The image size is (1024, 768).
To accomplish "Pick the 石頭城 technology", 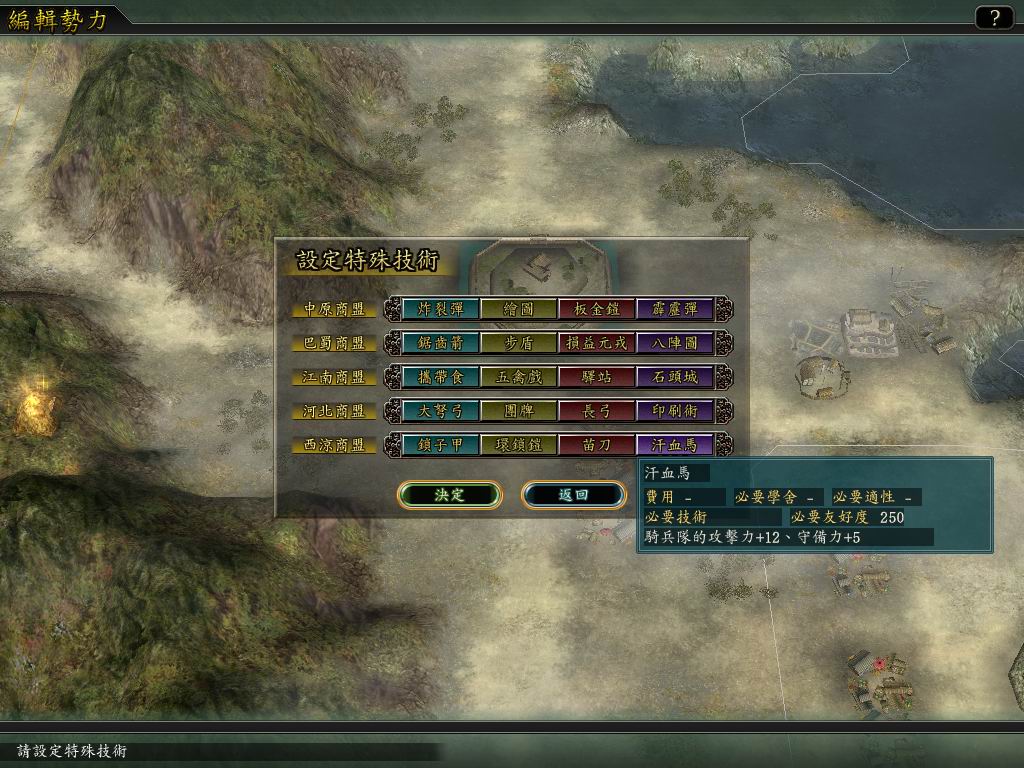I will pyautogui.click(x=674, y=377).
